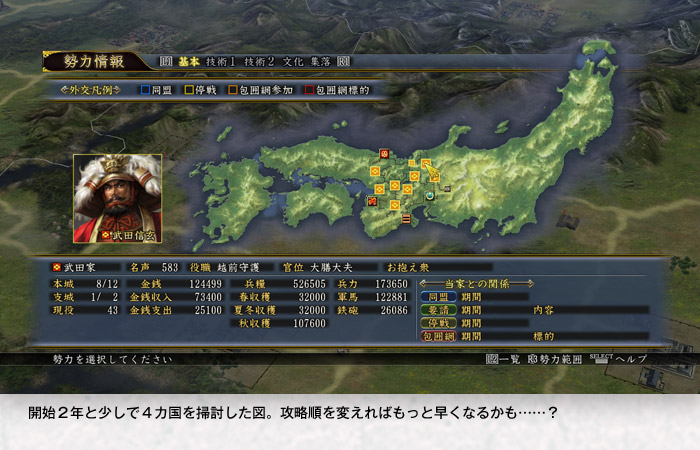Select the yellow 停戦 relation button

click(437, 323)
